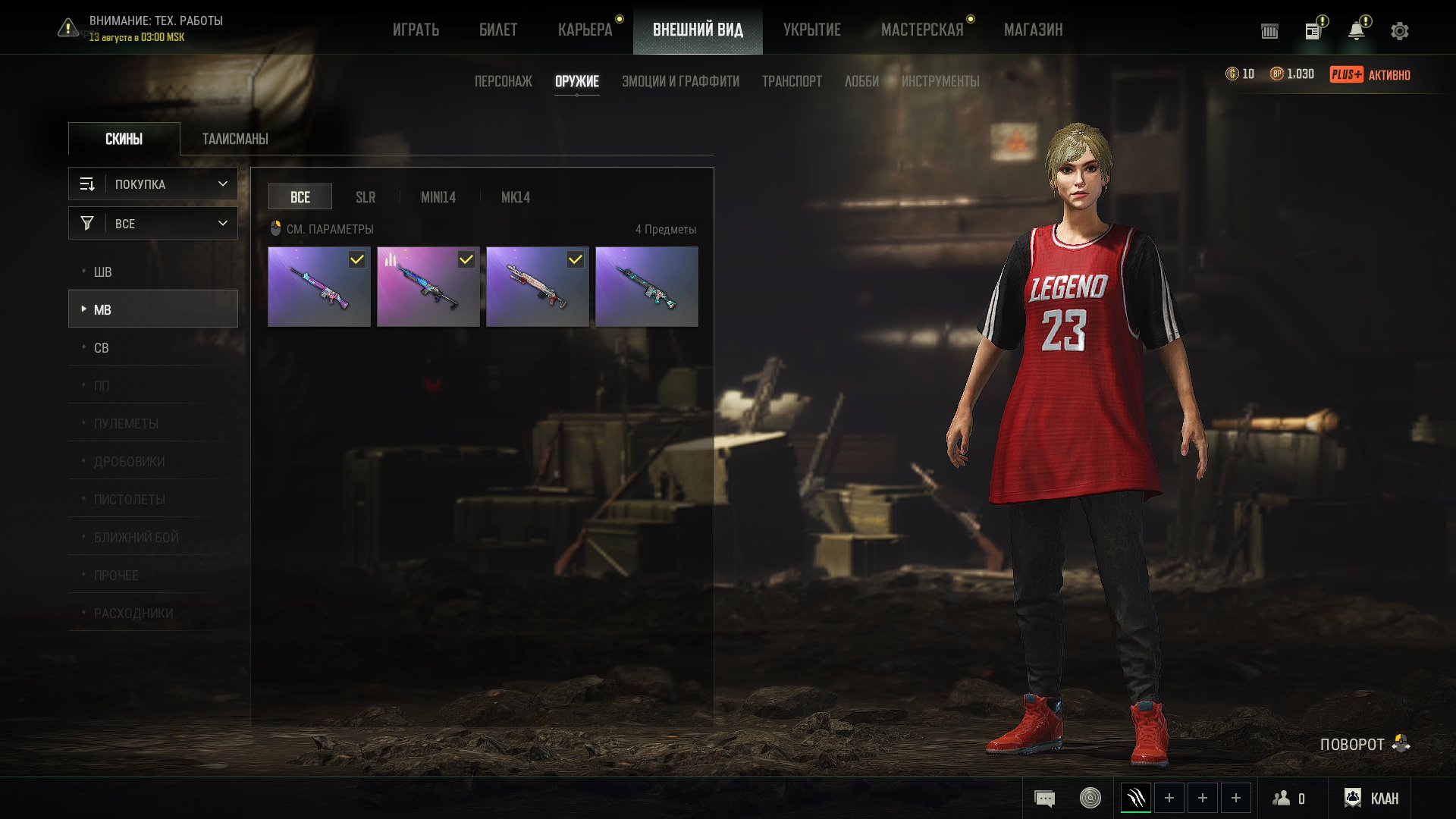Open the КАРЬЕРА page
Viewport: 1456px width, 819px height.
[585, 30]
